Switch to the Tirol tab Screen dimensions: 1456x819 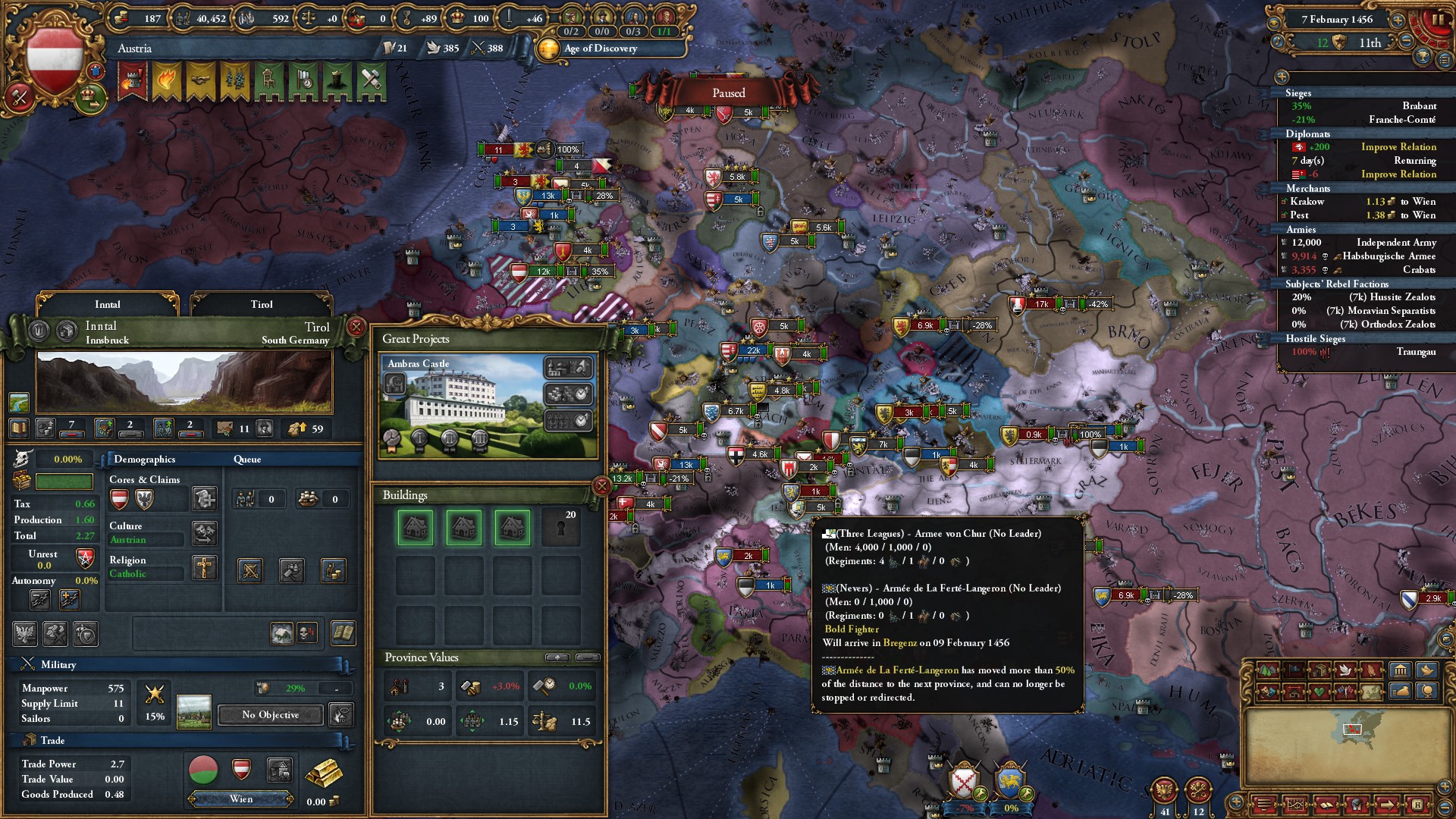[x=262, y=304]
